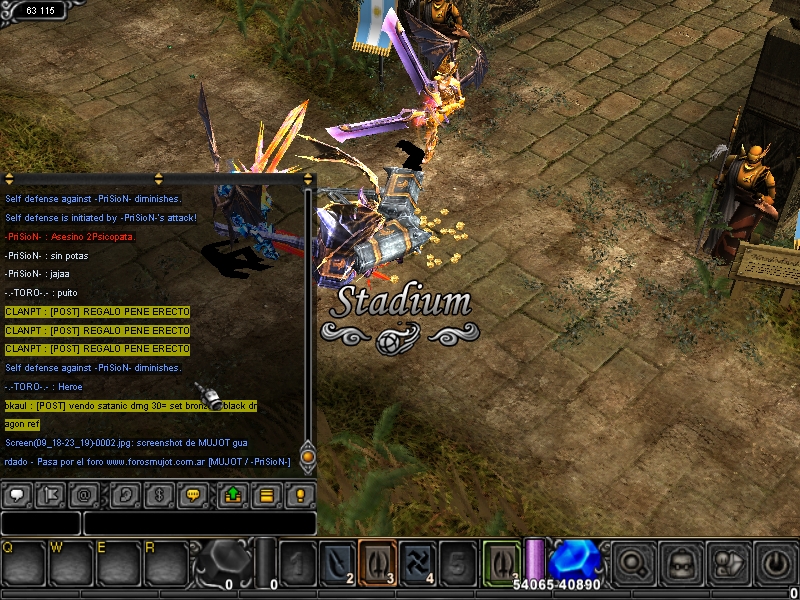This screenshot has width=800, height=600.
Task: Click the dollar sign chat button
Action: [x=157, y=495]
